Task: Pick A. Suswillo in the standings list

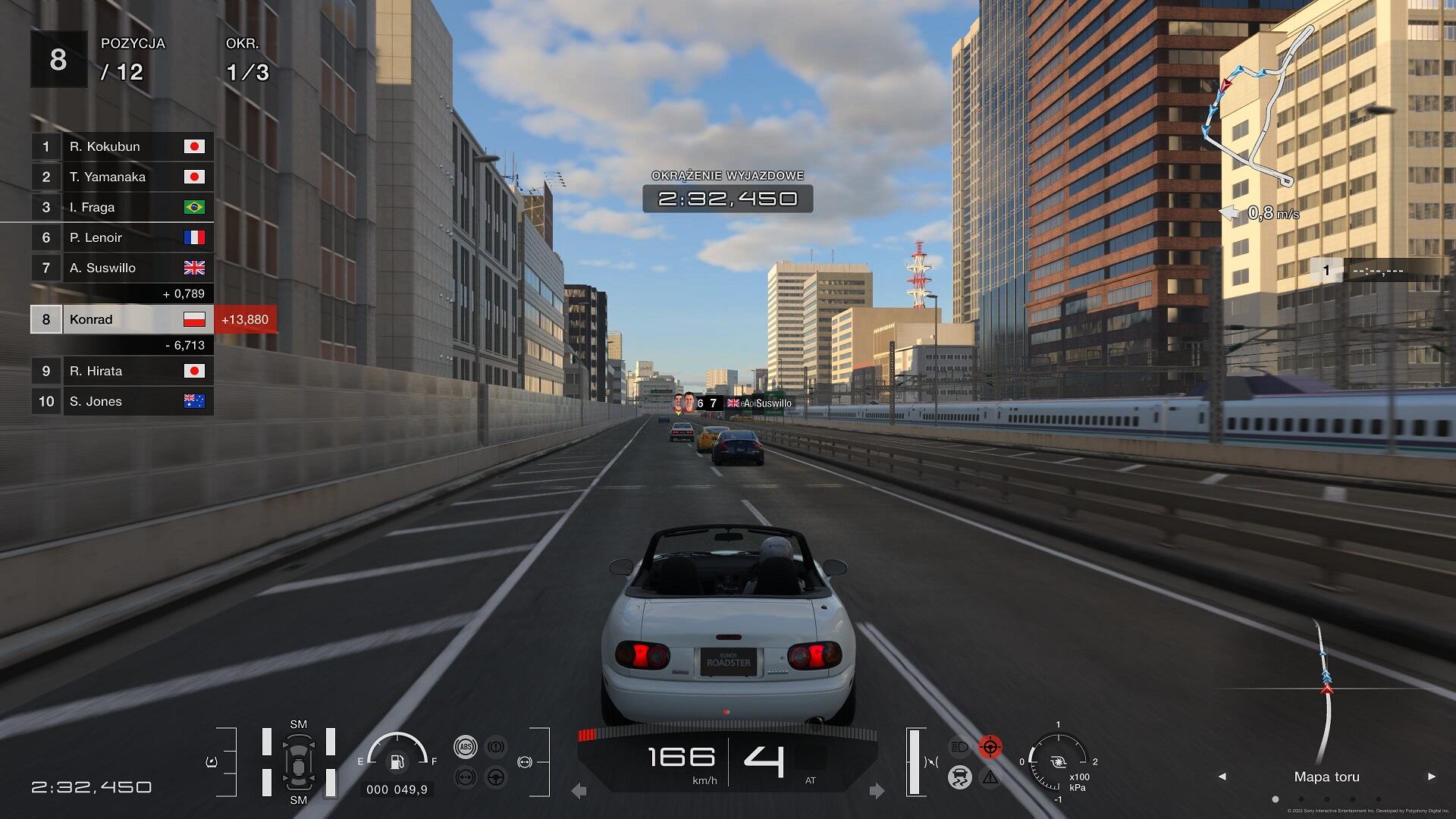Action: point(121,268)
